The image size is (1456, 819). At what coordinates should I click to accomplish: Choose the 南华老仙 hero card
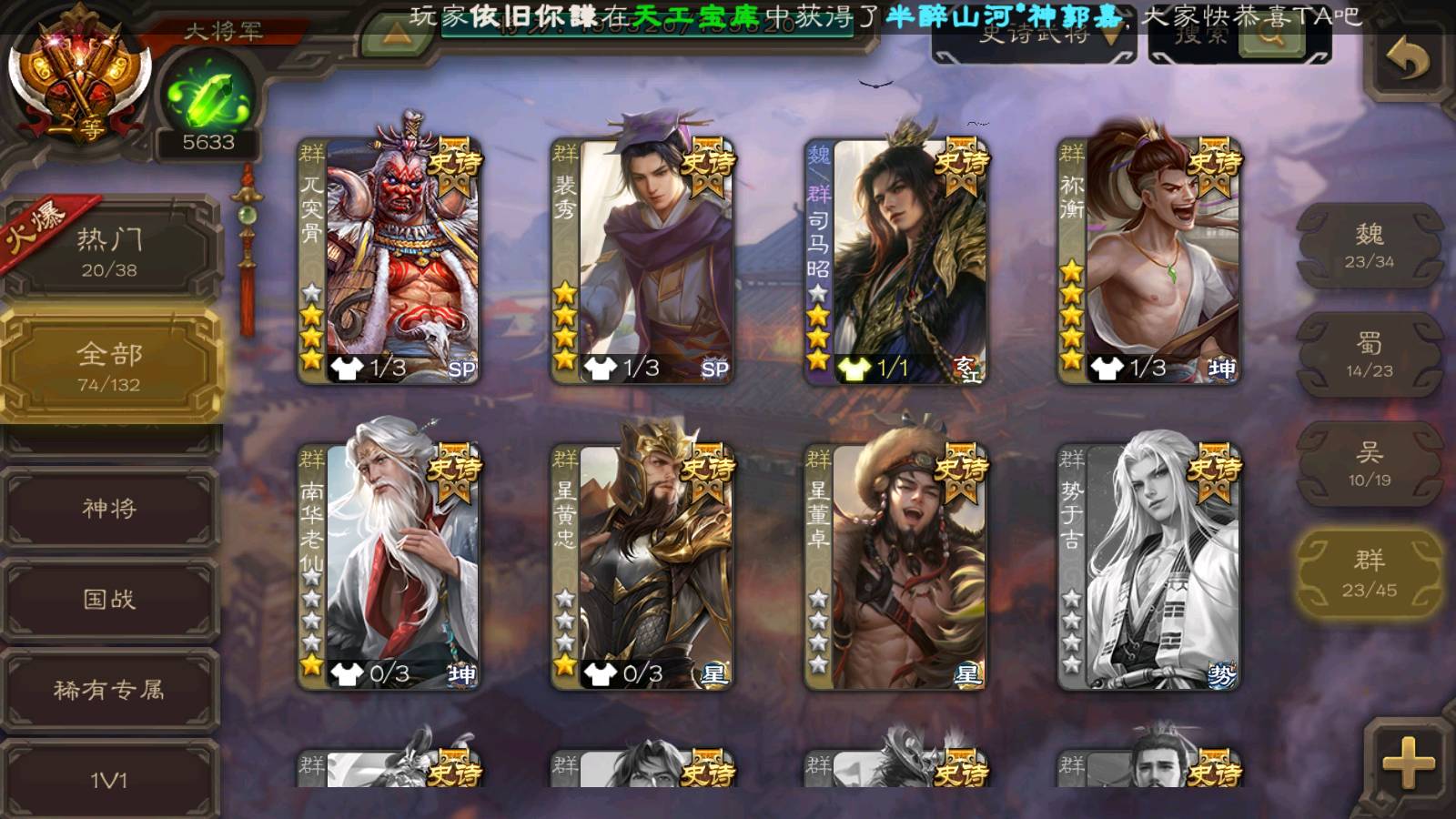(x=389, y=566)
